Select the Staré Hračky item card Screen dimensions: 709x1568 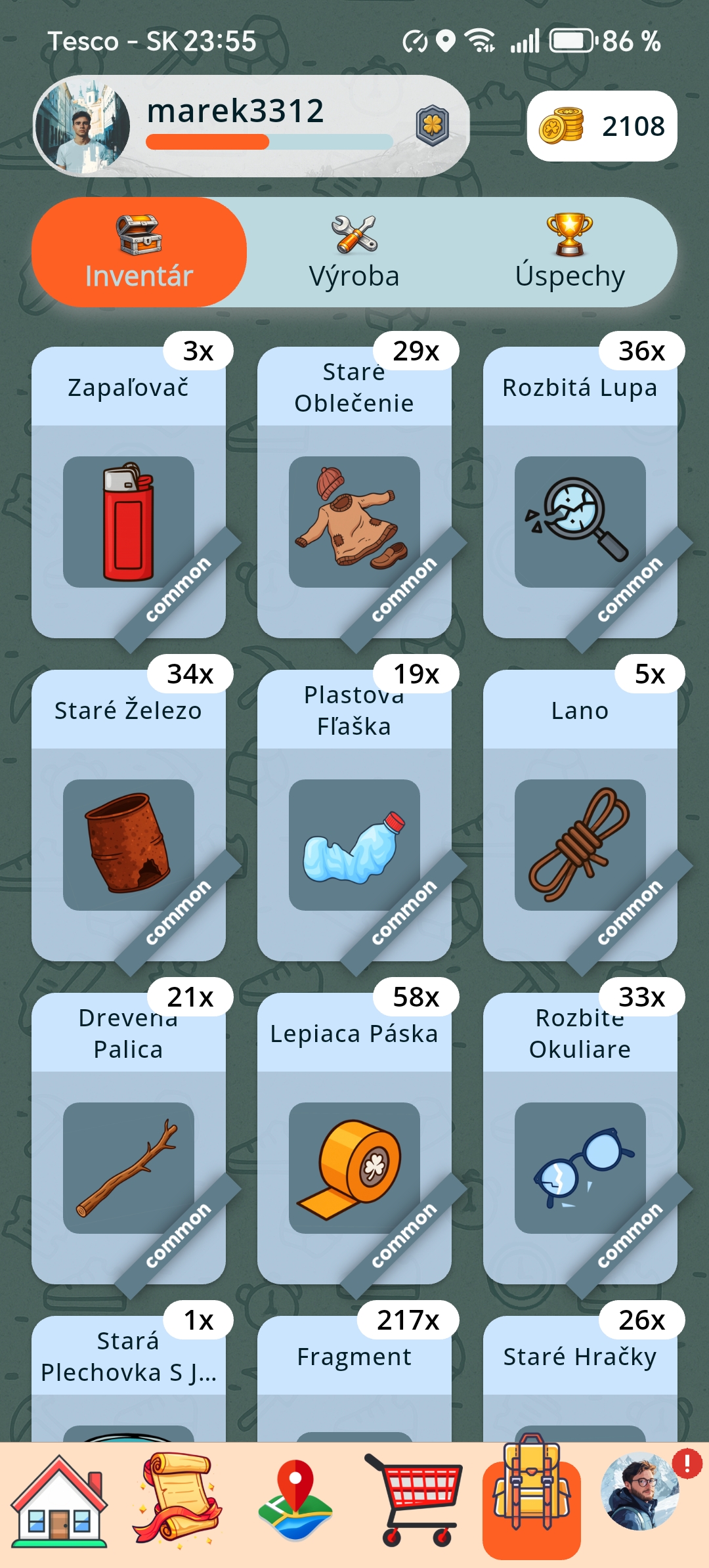point(580,1379)
